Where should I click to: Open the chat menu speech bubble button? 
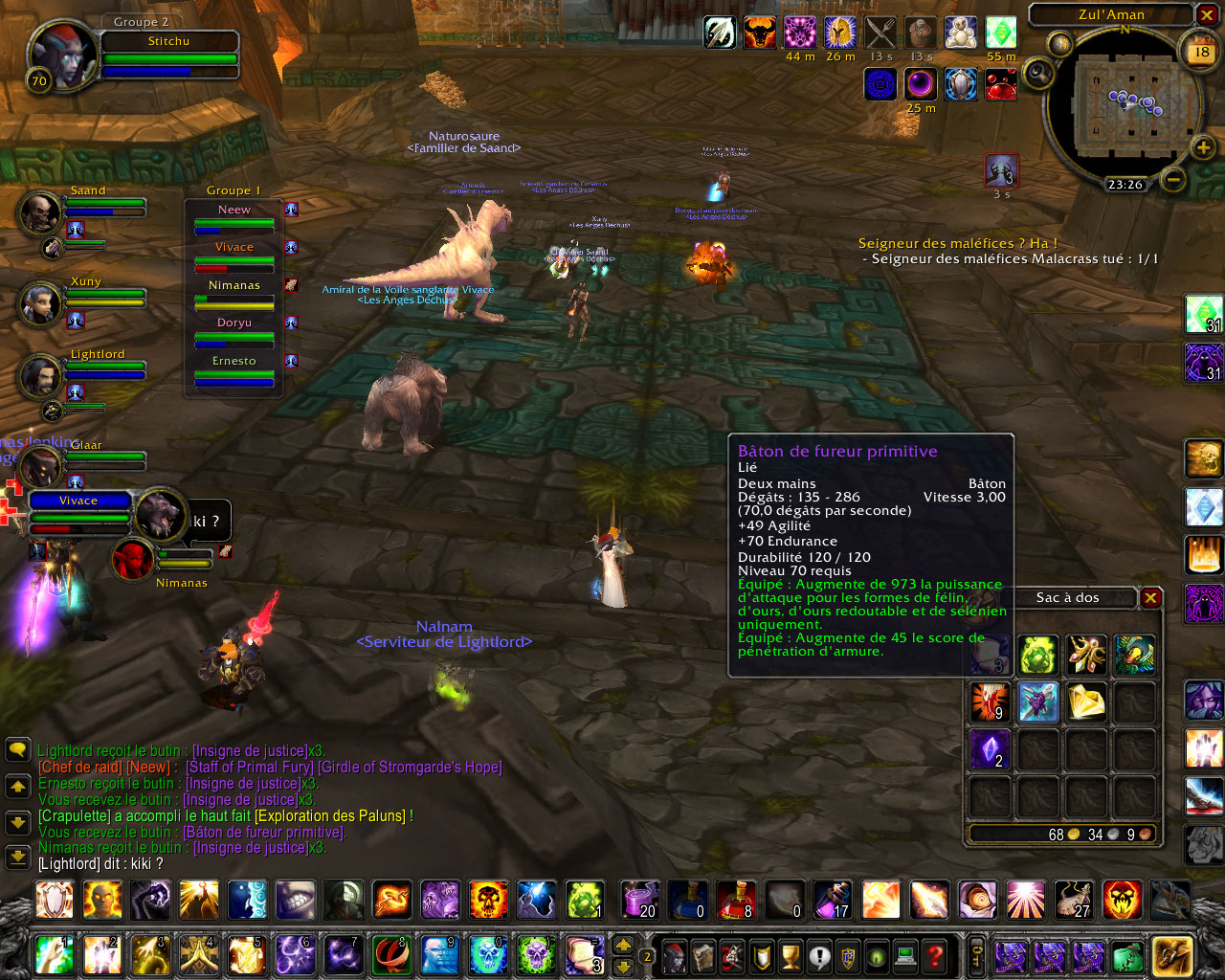(x=17, y=749)
